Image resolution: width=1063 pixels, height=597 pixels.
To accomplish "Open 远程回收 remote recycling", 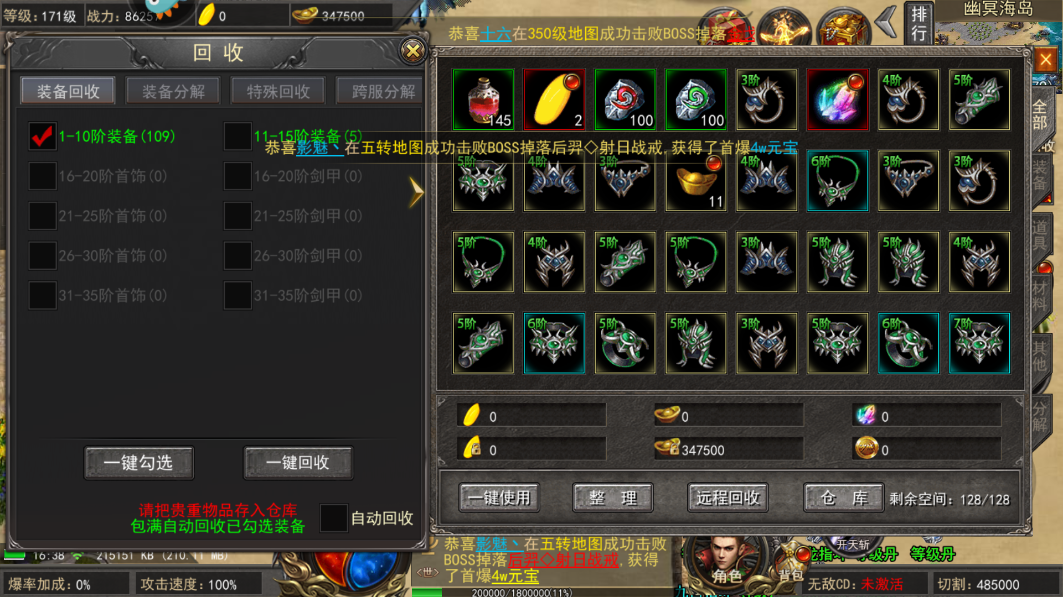I will (x=727, y=497).
